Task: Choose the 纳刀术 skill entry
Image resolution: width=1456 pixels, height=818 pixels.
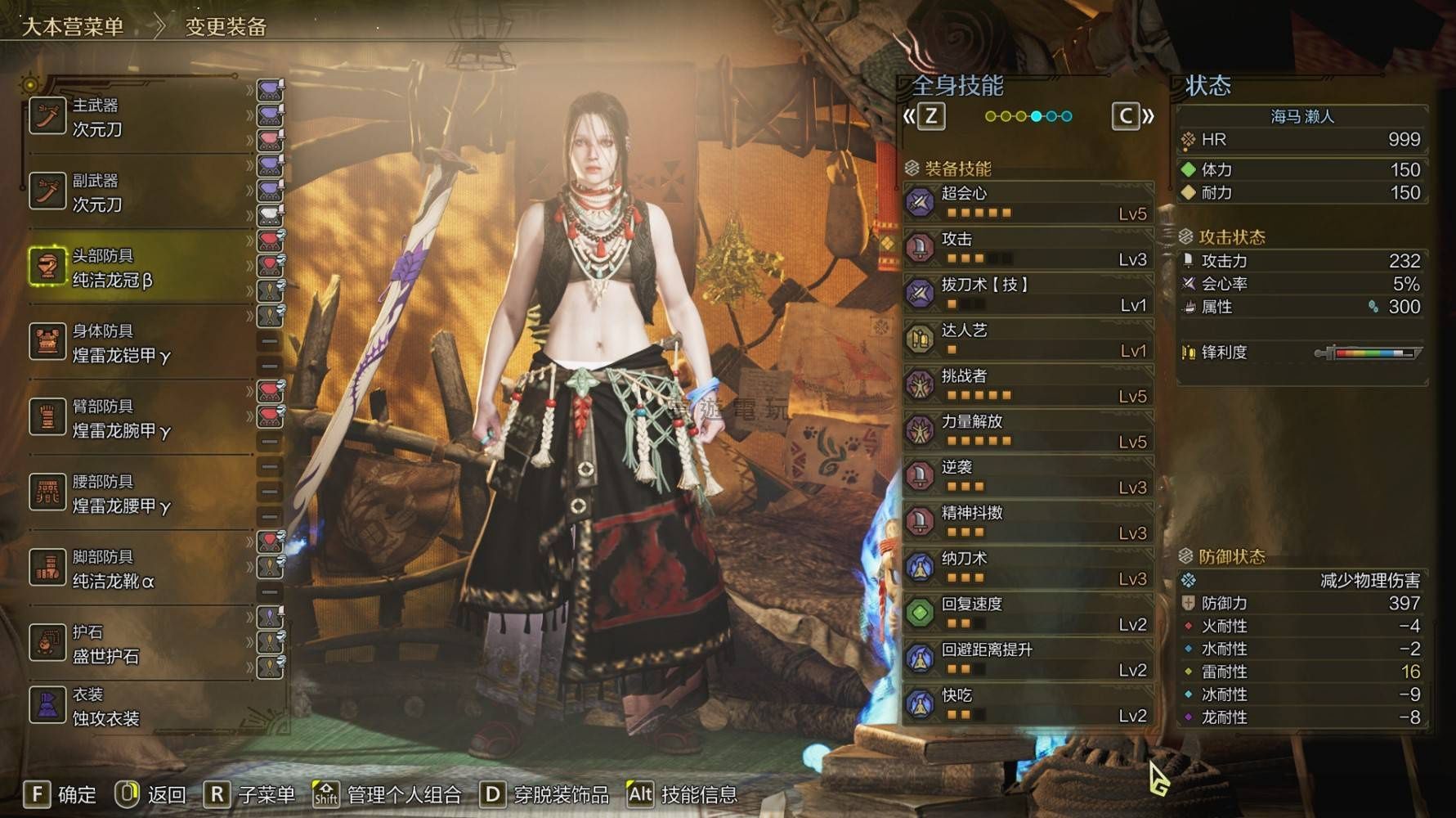Action: [x=1028, y=569]
